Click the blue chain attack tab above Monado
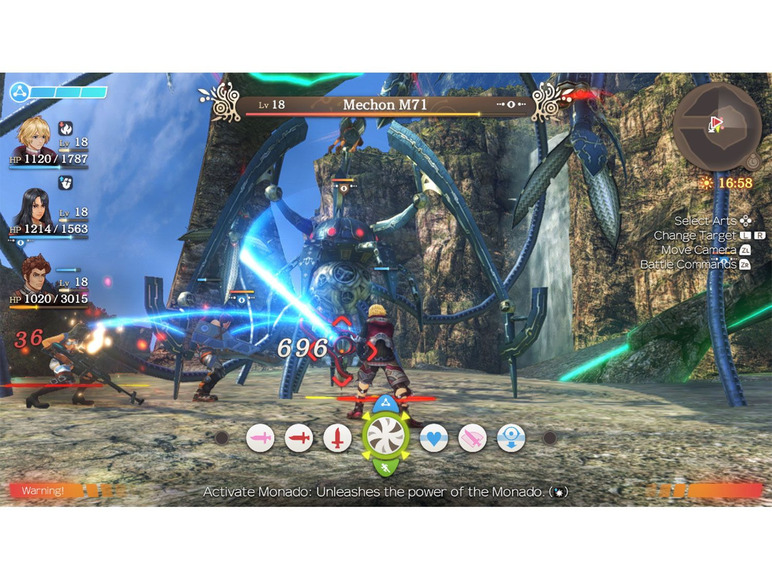Screen dimensions: 772x579 click(x=385, y=403)
